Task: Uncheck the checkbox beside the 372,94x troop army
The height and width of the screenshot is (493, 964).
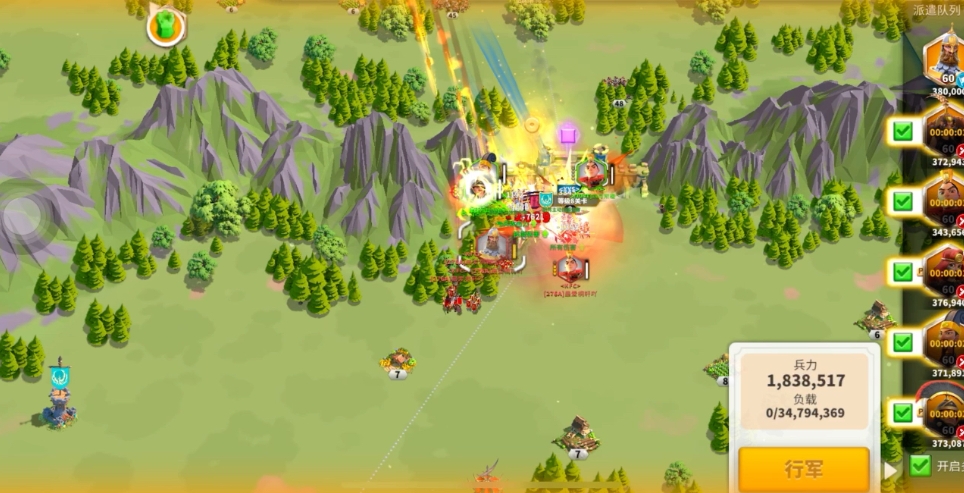Action: [x=903, y=131]
